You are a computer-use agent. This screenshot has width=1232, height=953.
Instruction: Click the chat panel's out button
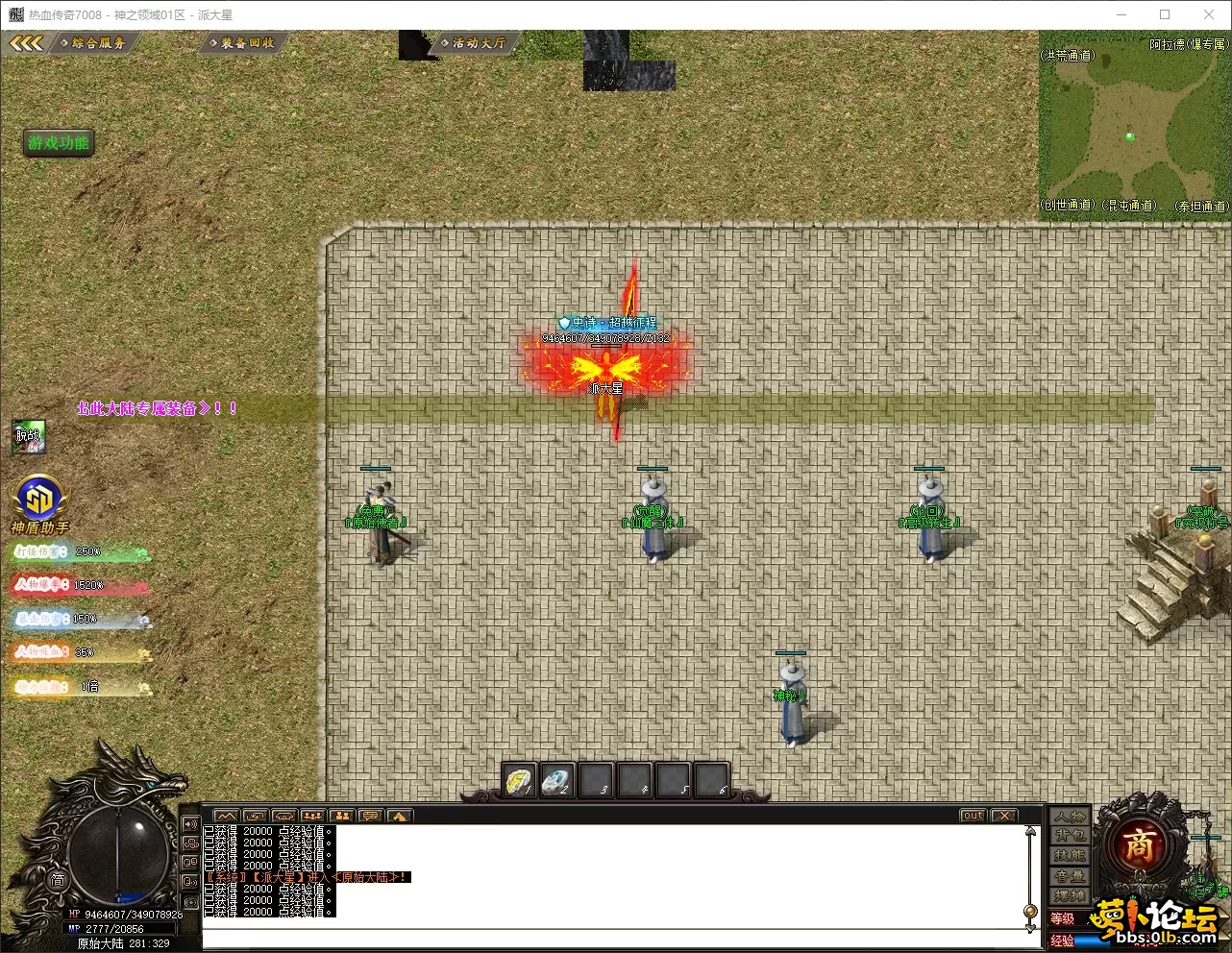click(x=973, y=816)
